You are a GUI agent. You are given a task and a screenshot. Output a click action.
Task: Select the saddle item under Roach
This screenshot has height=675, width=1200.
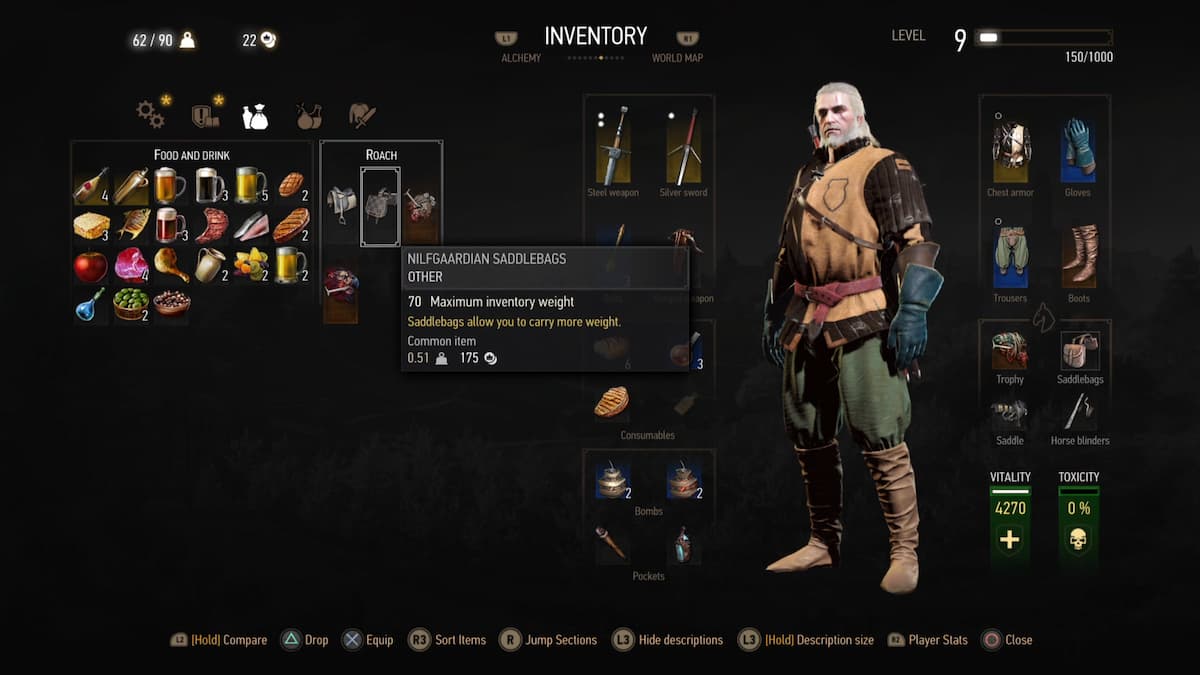pyautogui.click(x=341, y=206)
